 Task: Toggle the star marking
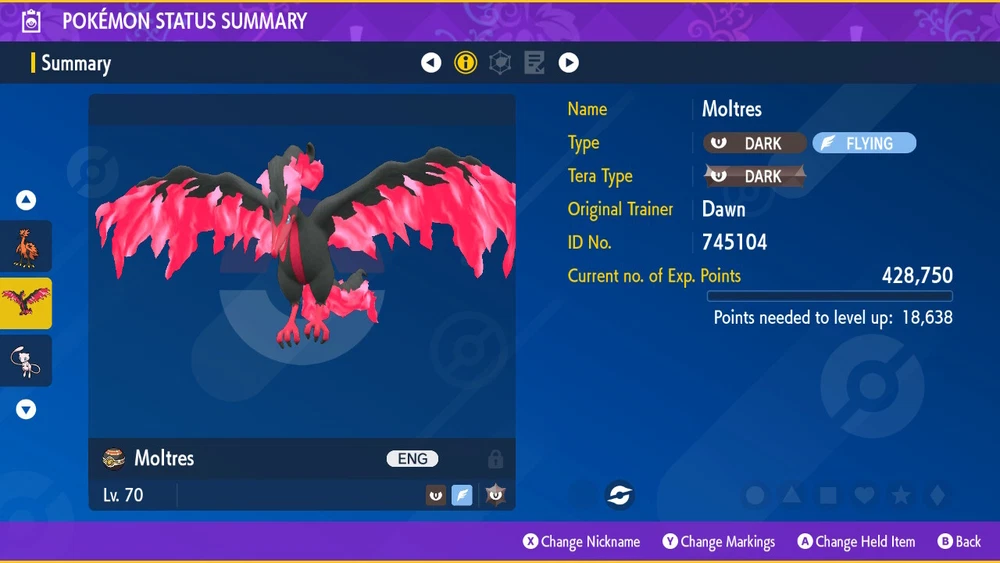tap(900, 495)
